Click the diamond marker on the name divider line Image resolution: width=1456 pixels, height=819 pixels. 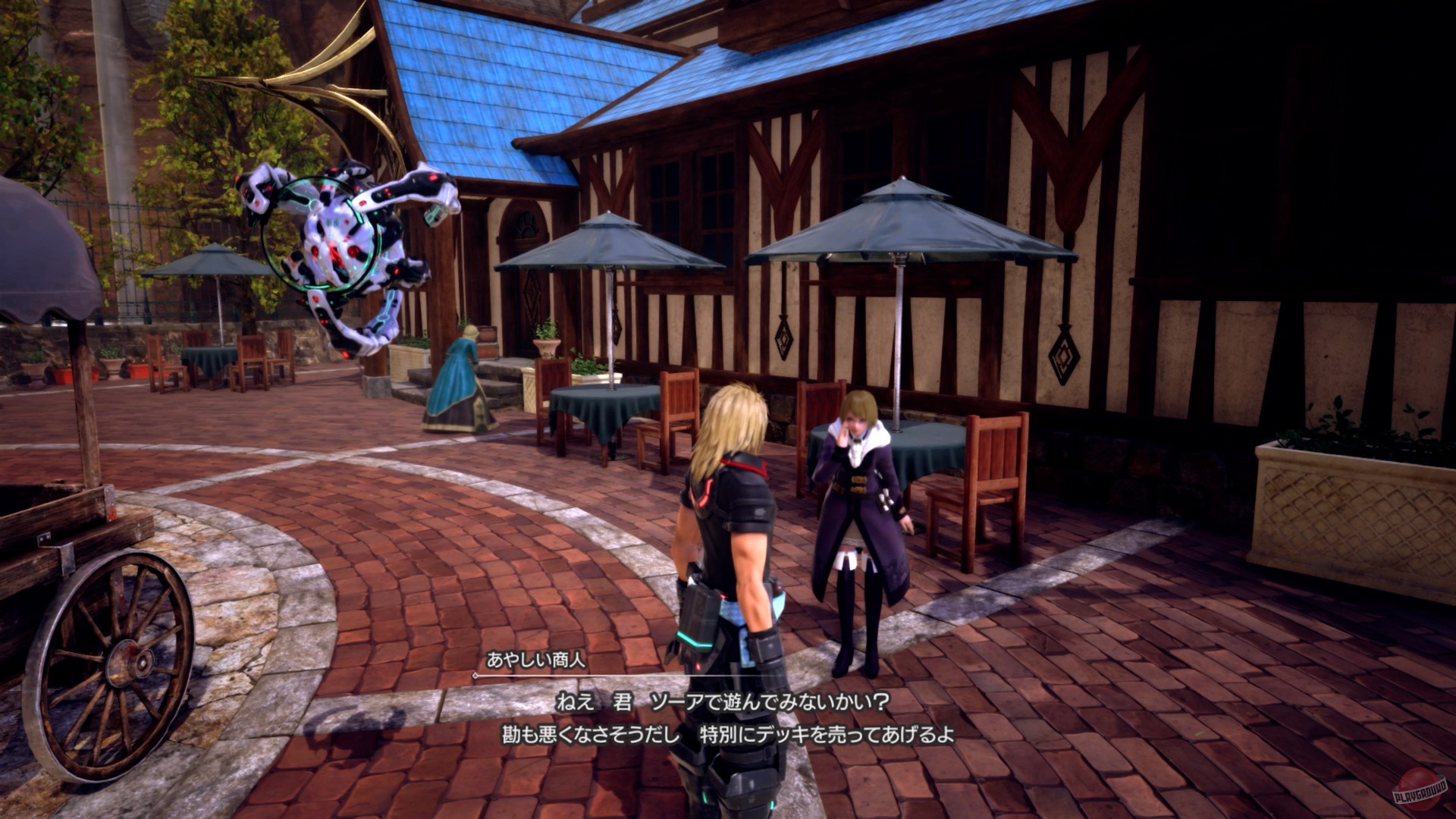point(475,676)
